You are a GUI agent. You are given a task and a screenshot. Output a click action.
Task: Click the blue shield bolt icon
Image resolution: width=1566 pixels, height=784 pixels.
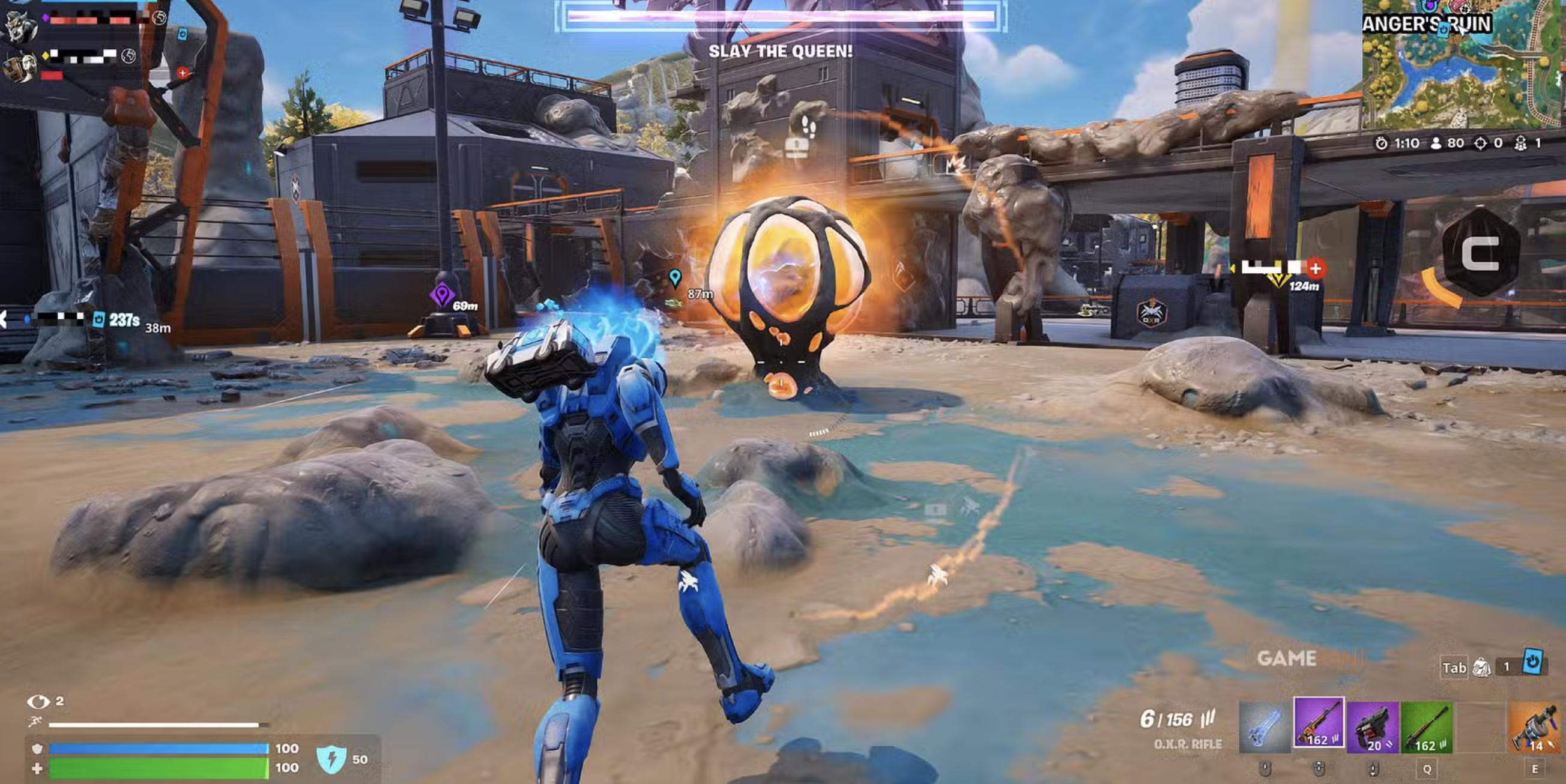coord(332,759)
